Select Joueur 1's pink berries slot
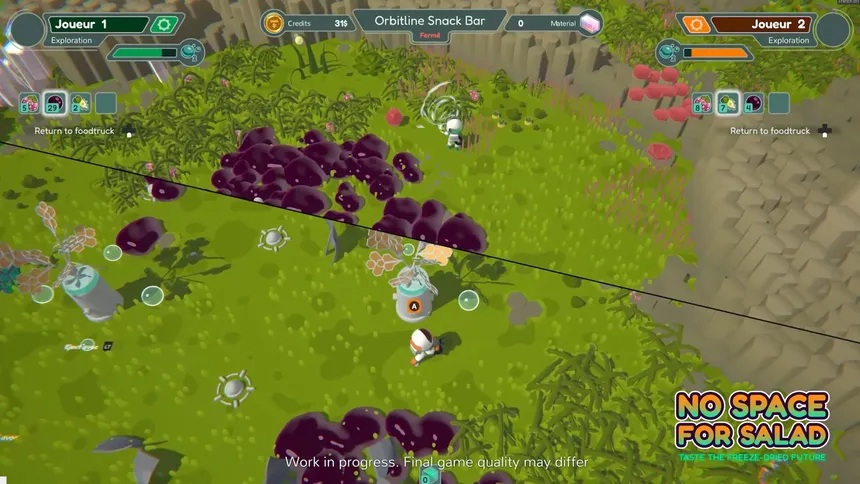This screenshot has width=860, height=484. [29, 102]
